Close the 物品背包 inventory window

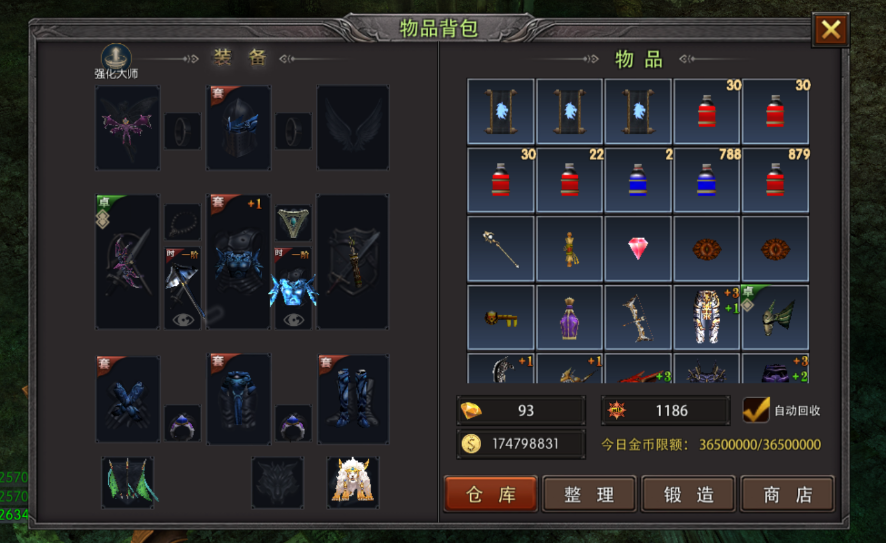(x=830, y=30)
